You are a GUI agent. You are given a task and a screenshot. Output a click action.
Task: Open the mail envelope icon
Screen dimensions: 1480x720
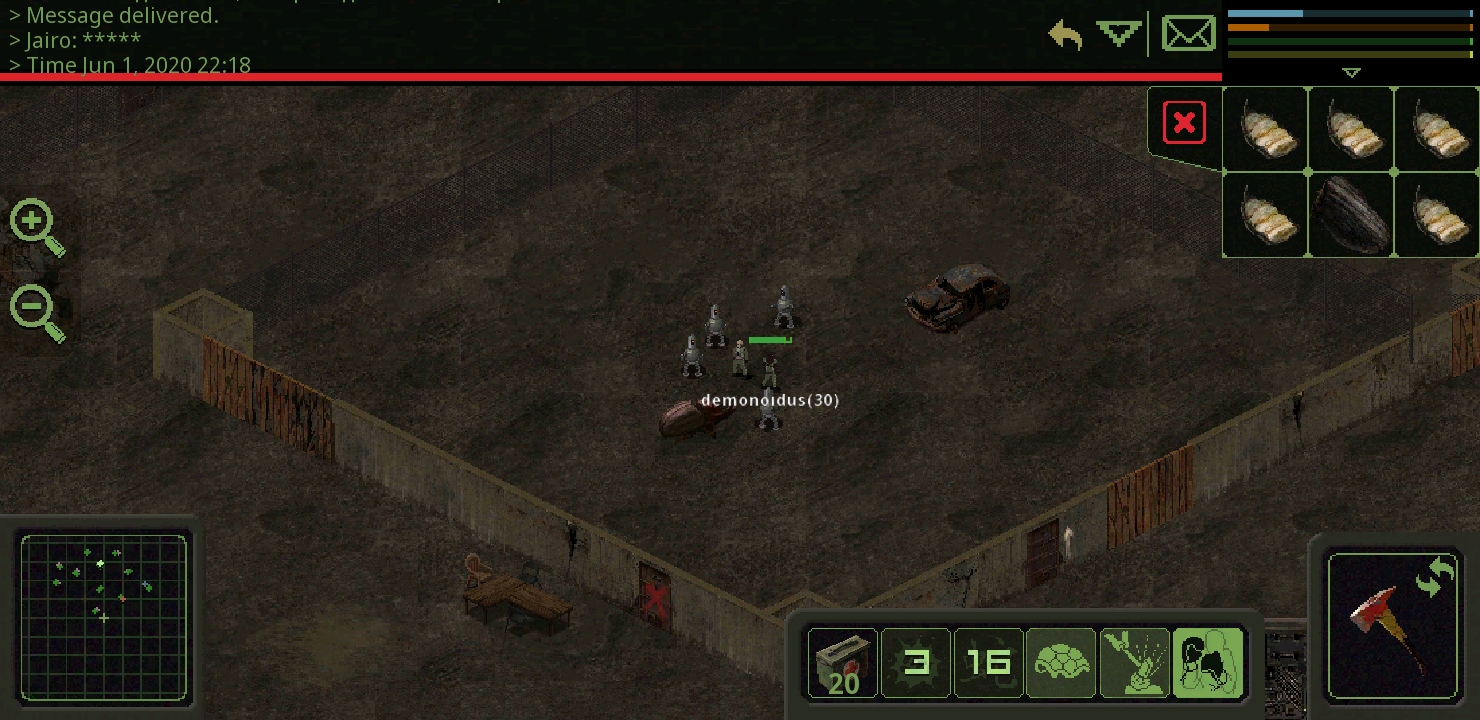(x=1189, y=32)
